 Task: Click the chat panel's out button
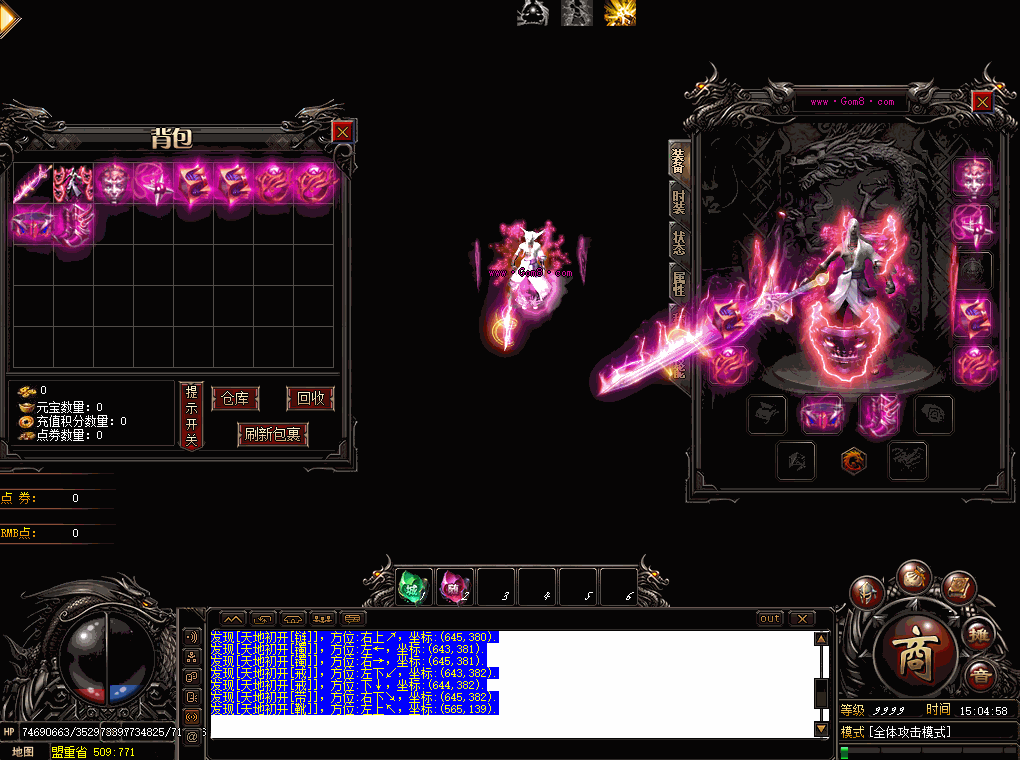(x=770, y=618)
